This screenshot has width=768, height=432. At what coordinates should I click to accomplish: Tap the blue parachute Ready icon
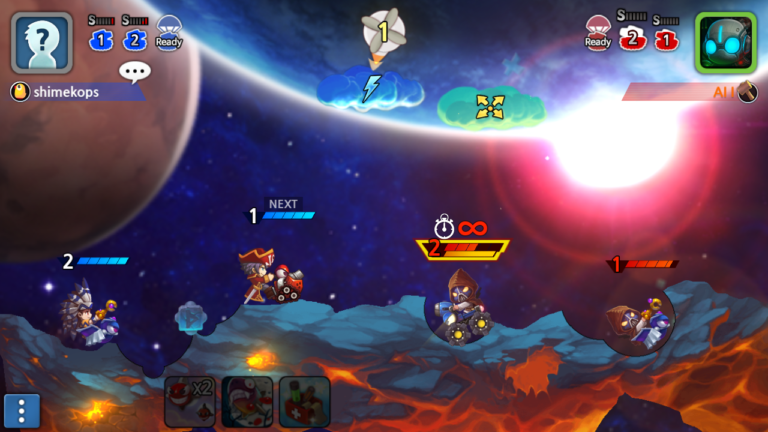(169, 32)
